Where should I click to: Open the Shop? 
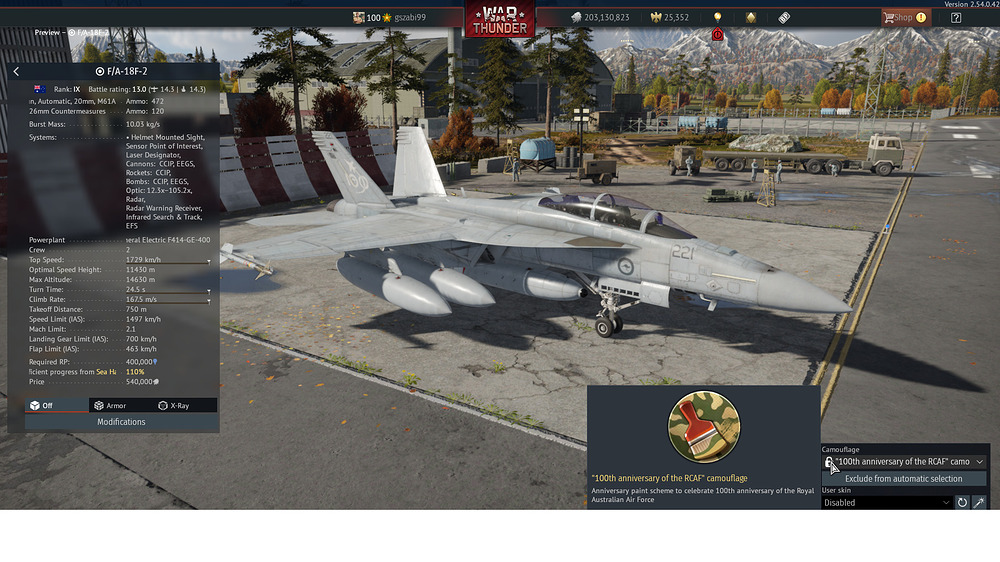(903, 17)
